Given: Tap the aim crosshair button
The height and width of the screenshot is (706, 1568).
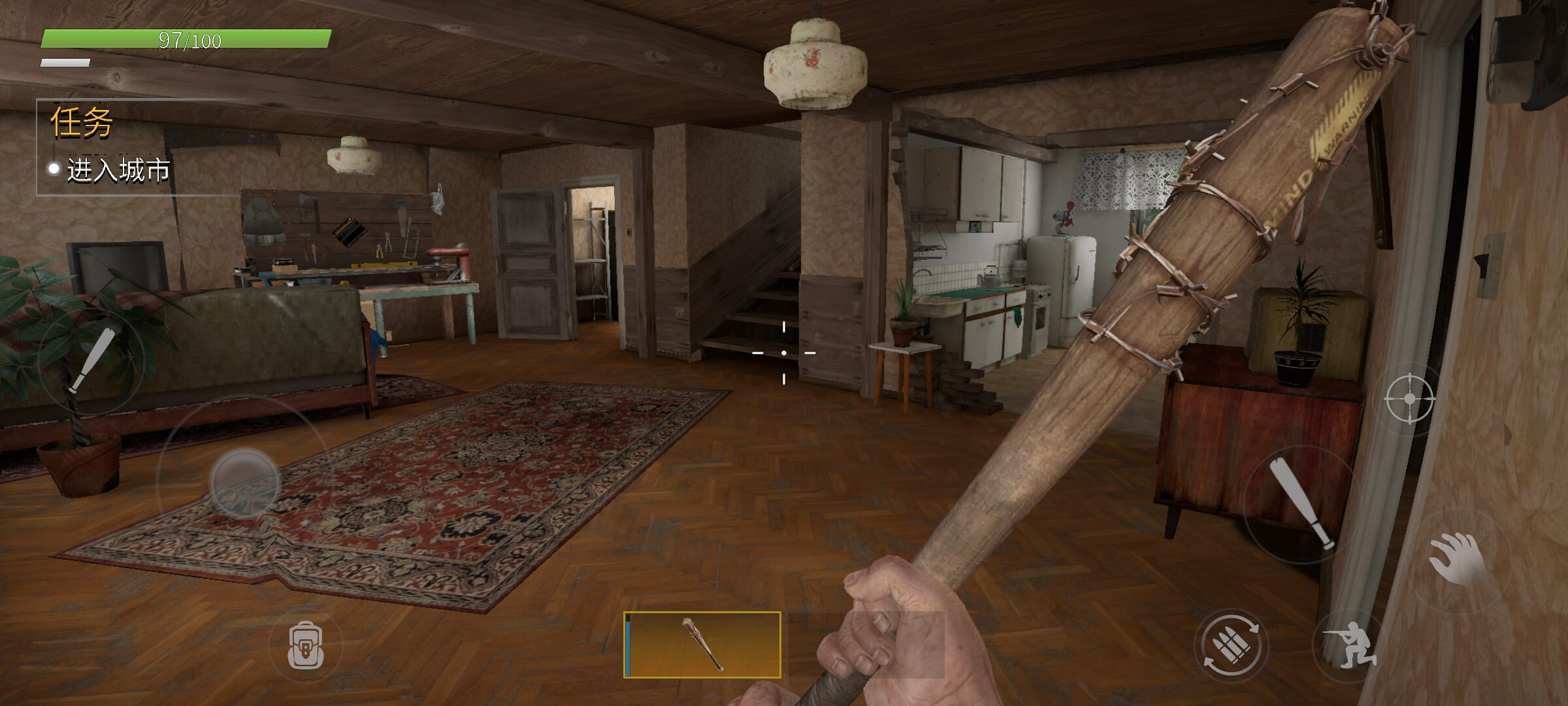Looking at the screenshot, I should point(1409,398).
